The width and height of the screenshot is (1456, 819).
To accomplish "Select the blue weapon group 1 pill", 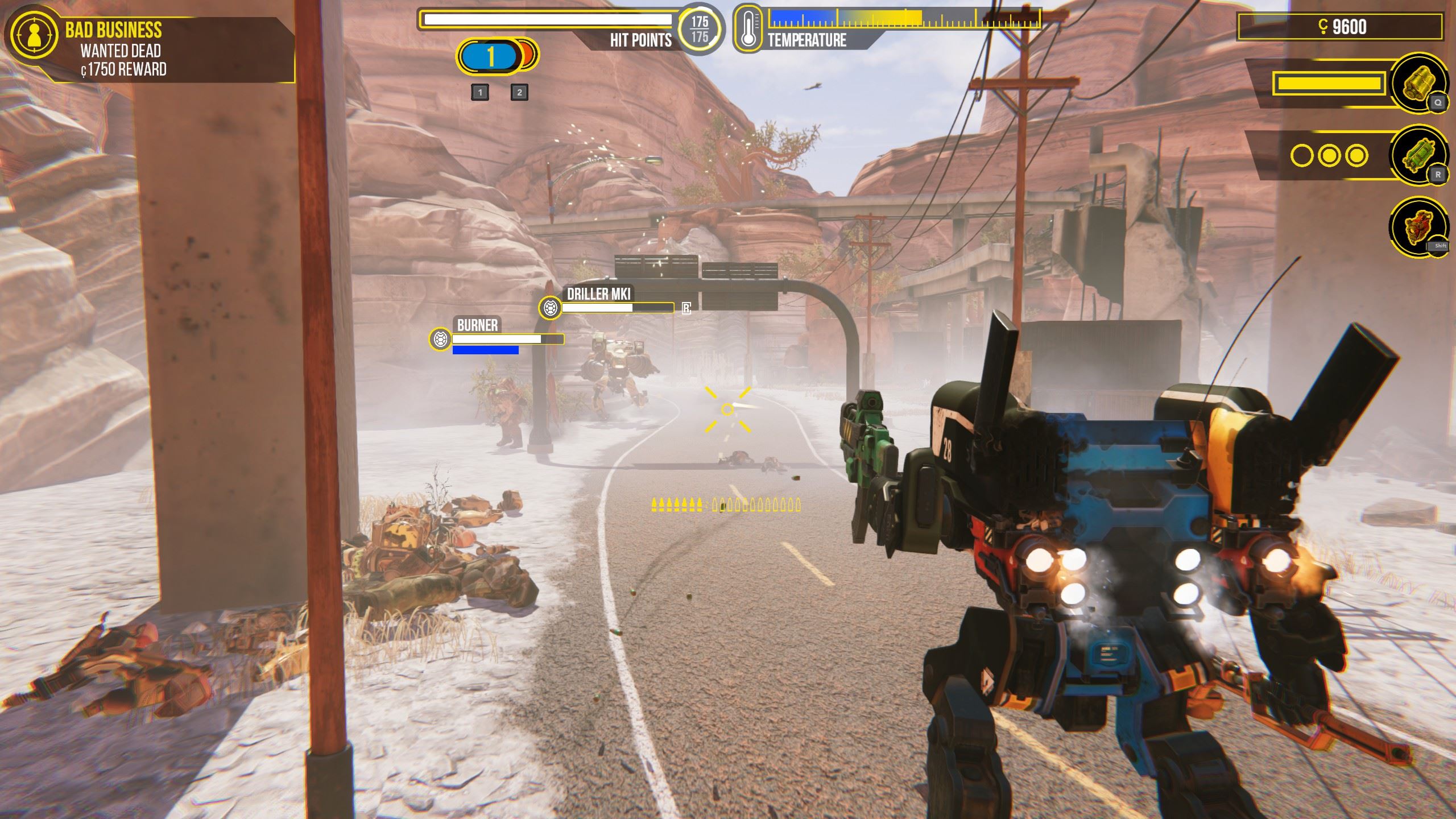I will coord(489,56).
